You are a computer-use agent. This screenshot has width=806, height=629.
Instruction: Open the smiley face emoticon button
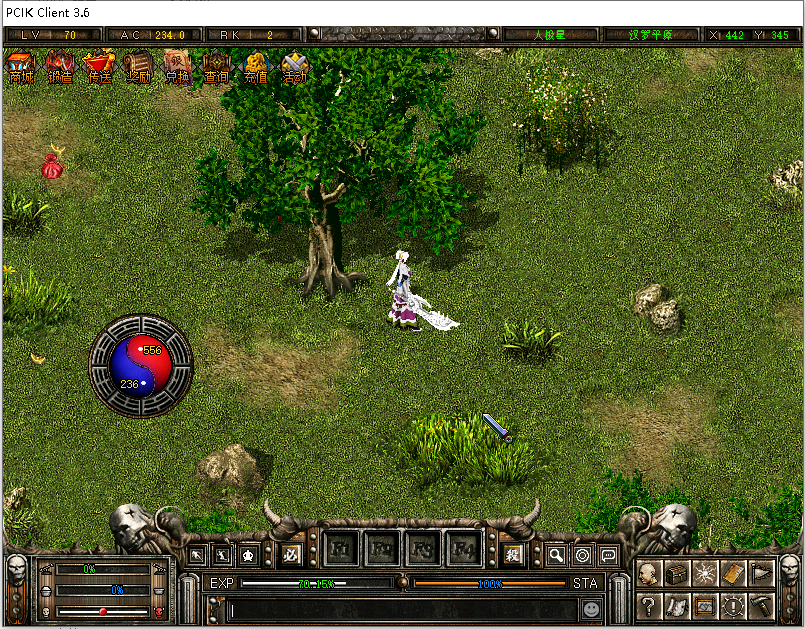tap(592, 608)
